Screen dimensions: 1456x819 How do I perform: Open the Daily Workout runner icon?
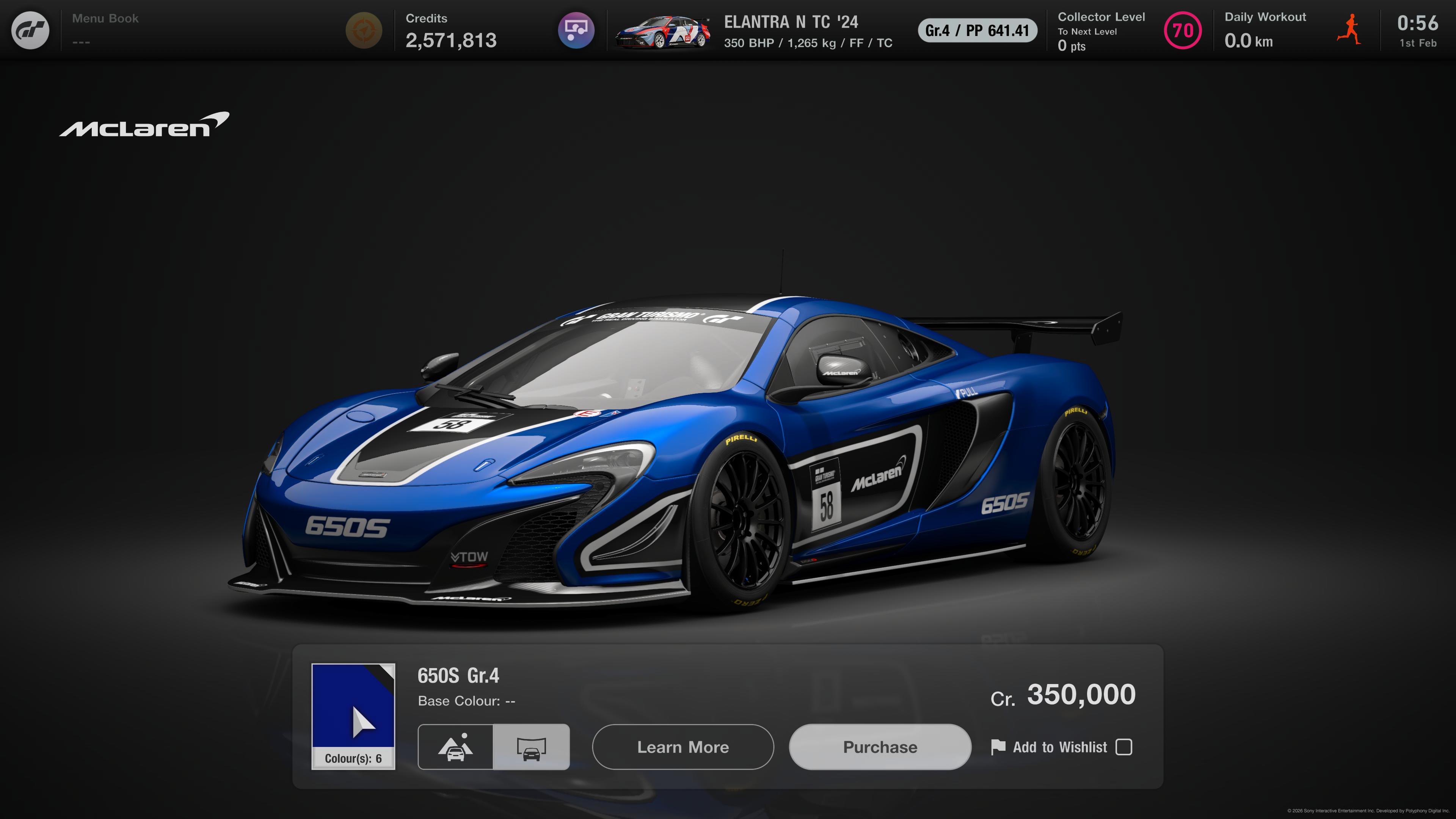tap(1349, 30)
